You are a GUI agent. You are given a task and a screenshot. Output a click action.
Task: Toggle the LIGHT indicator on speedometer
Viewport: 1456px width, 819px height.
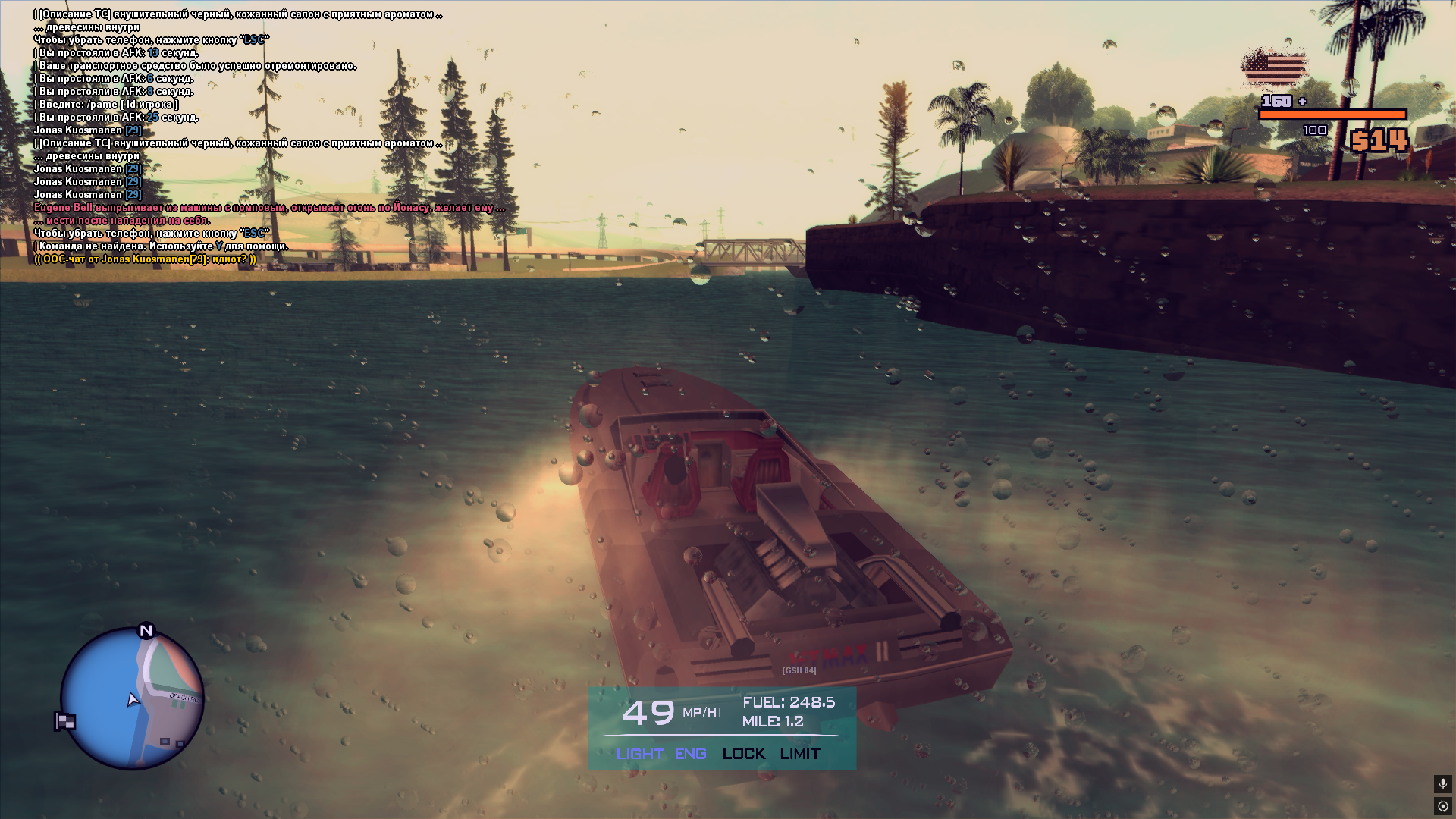[639, 754]
